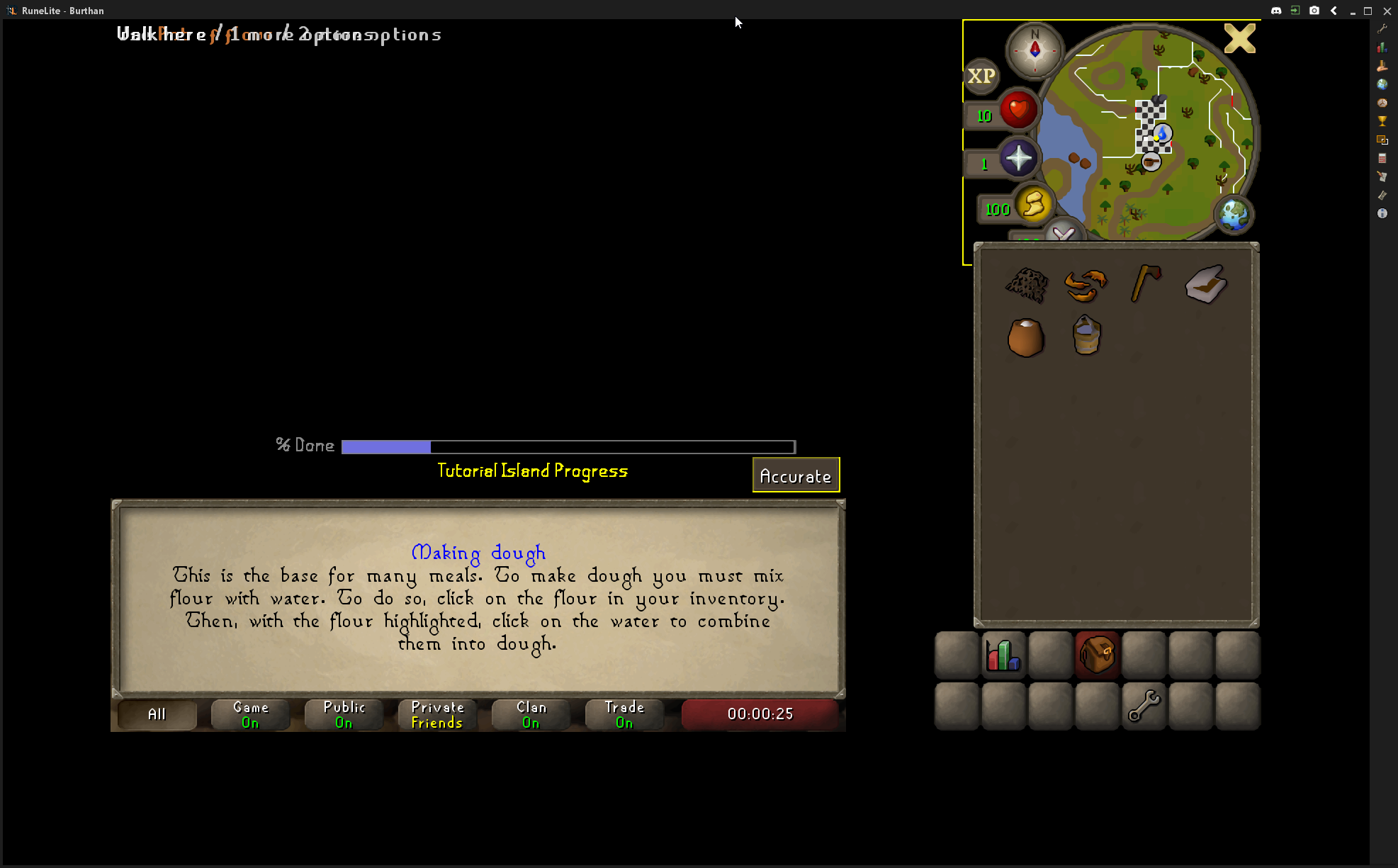Open the RuneLite screenshot camera button
Image resolution: width=1398 pixels, height=868 pixels.
pyautogui.click(x=1314, y=11)
